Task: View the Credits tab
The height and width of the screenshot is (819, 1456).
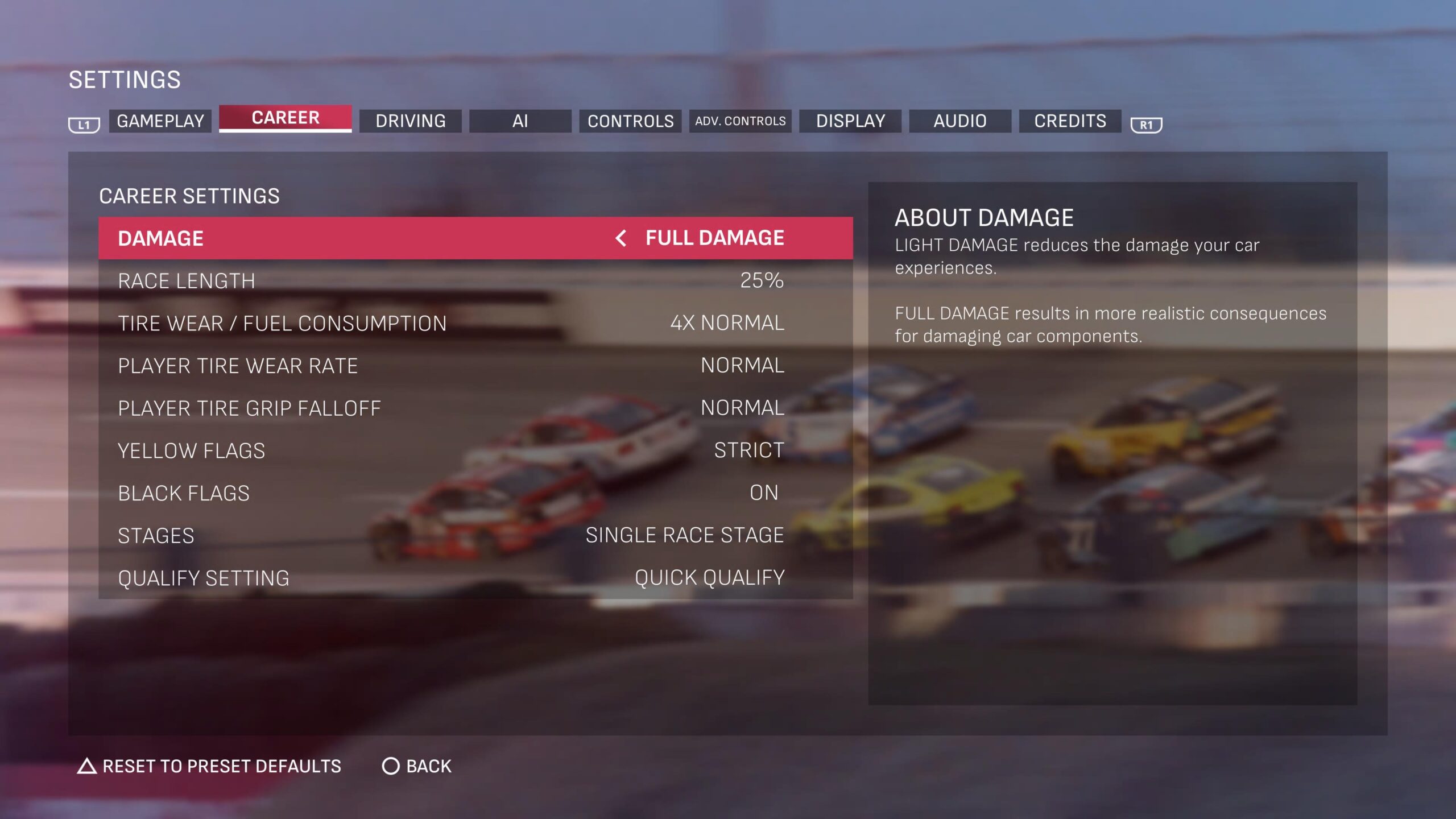Action: click(x=1070, y=121)
